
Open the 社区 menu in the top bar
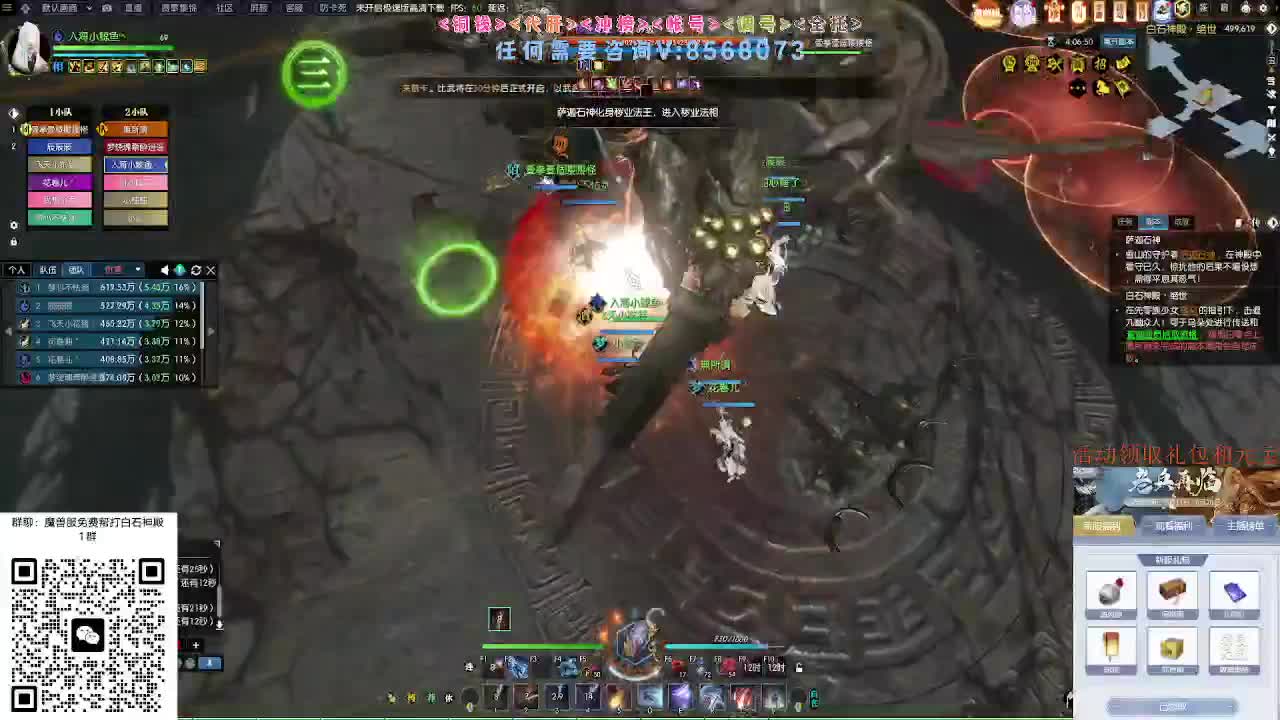pos(223,9)
